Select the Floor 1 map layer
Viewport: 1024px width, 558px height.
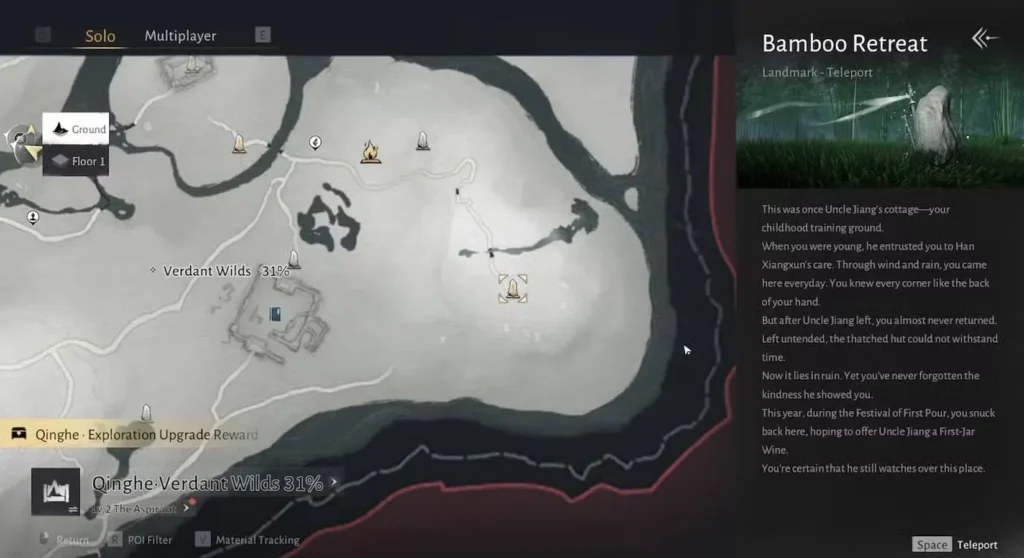click(x=76, y=160)
